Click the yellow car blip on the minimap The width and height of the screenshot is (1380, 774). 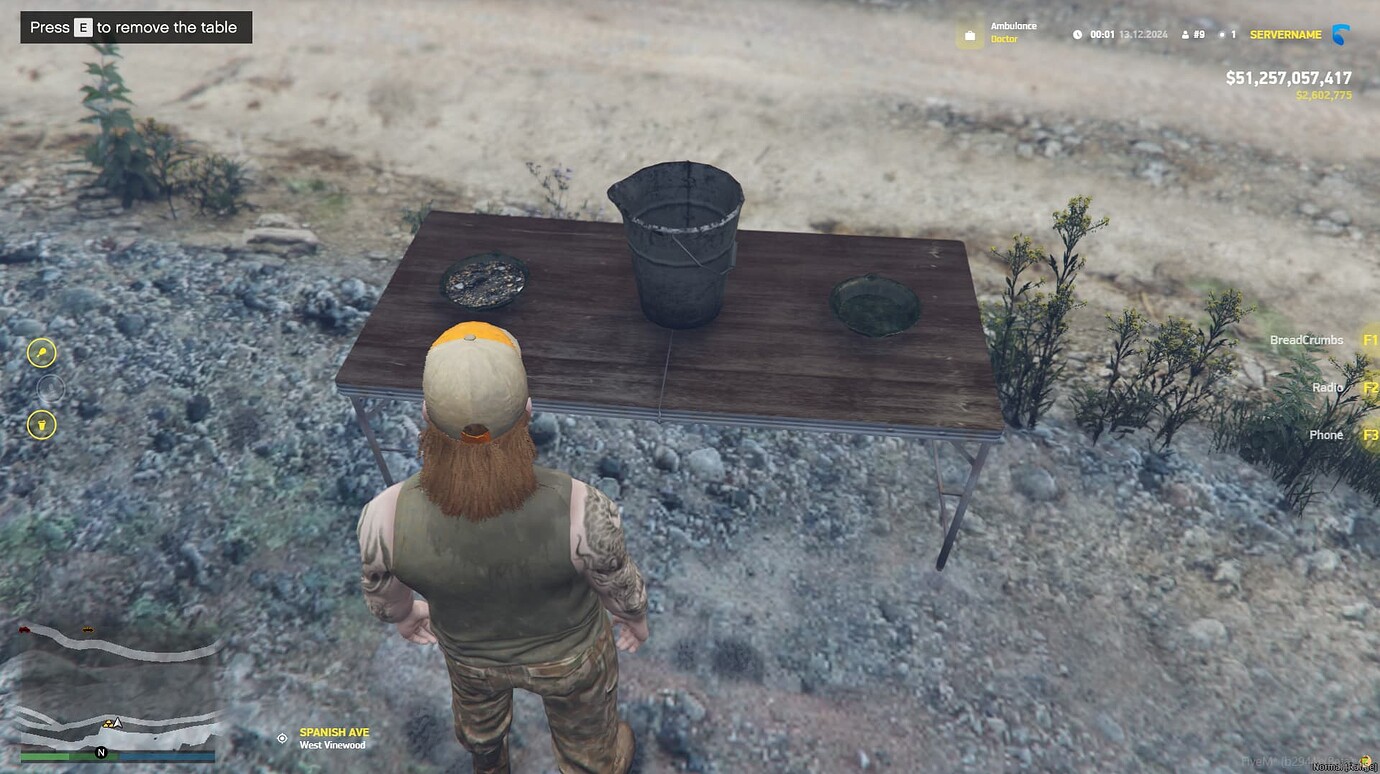(88, 629)
